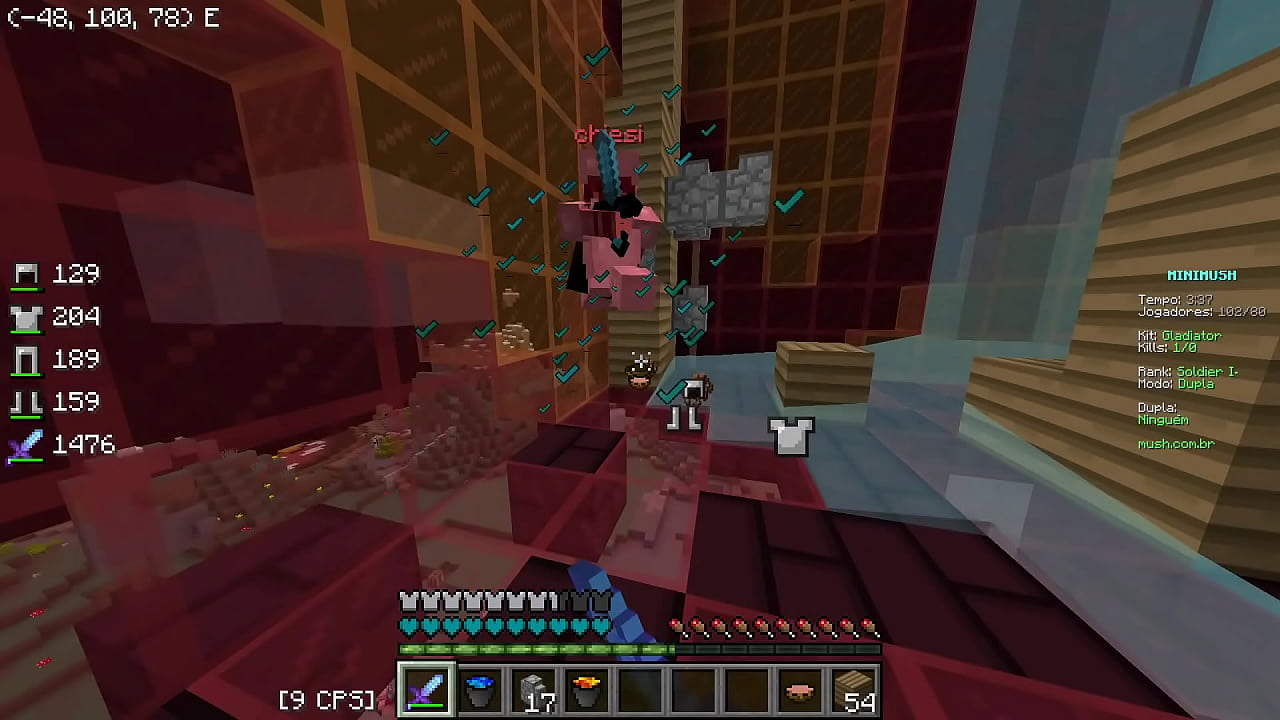Switch to the wooden planks hotbar slot
Viewport: 1280px width, 720px height.
click(855, 690)
